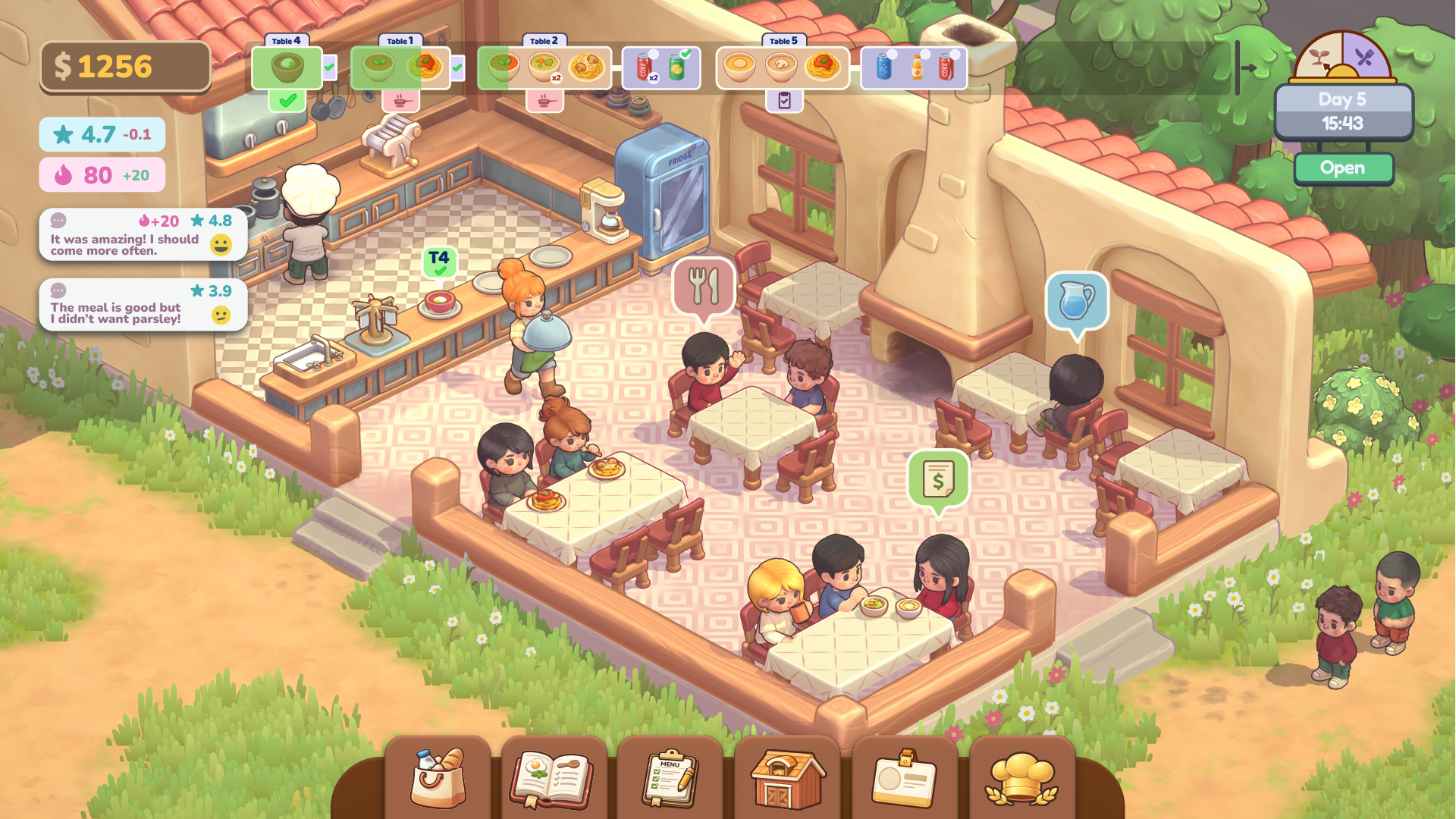
Task: Select the Table 2 order ticket
Action: coord(544,67)
